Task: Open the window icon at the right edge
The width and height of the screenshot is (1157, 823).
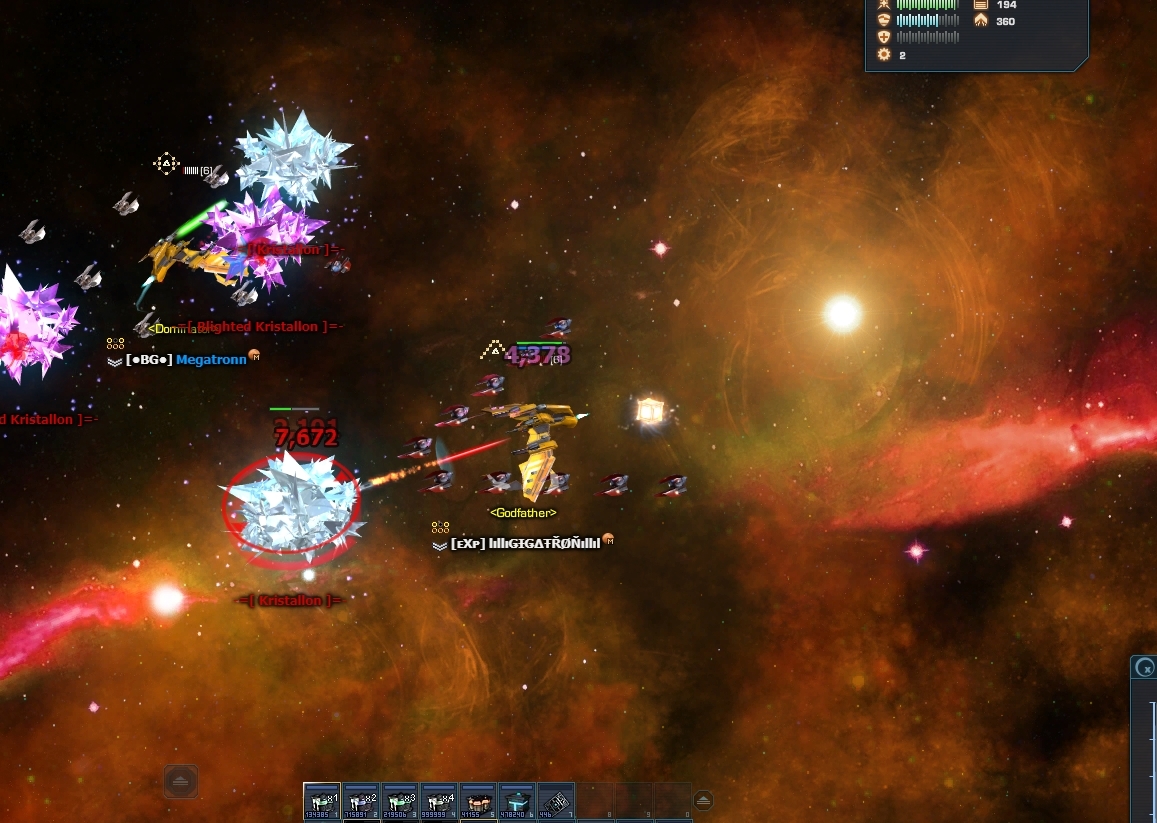Action: tap(1147, 667)
